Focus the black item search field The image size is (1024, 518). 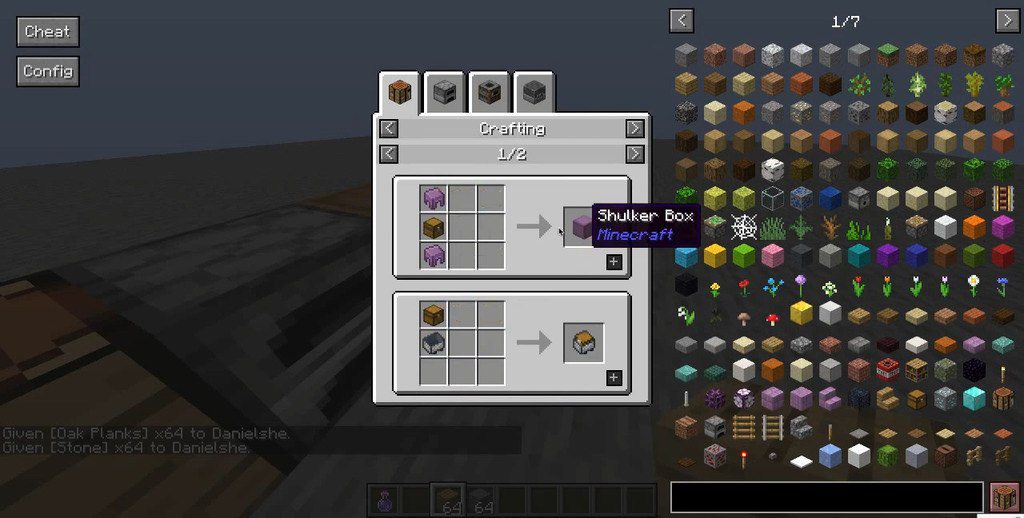(826, 497)
